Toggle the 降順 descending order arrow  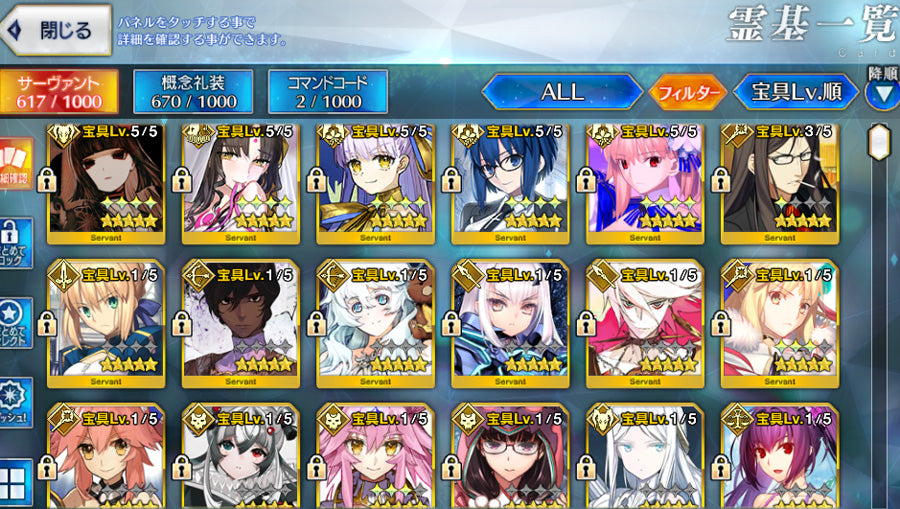[881, 92]
